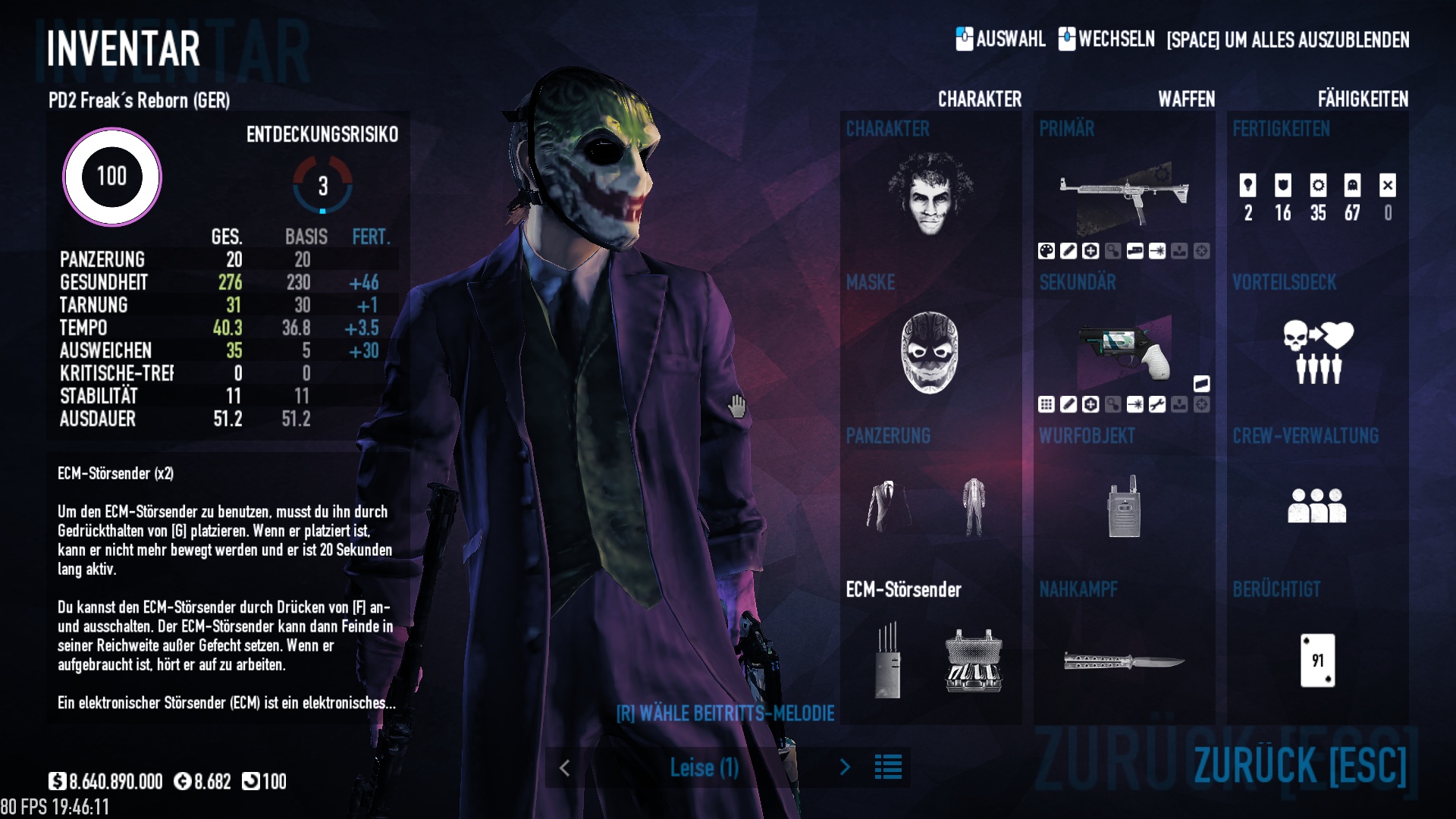This screenshot has width=1456, height=819.
Task: Open the character selection slot
Action: click(930, 194)
